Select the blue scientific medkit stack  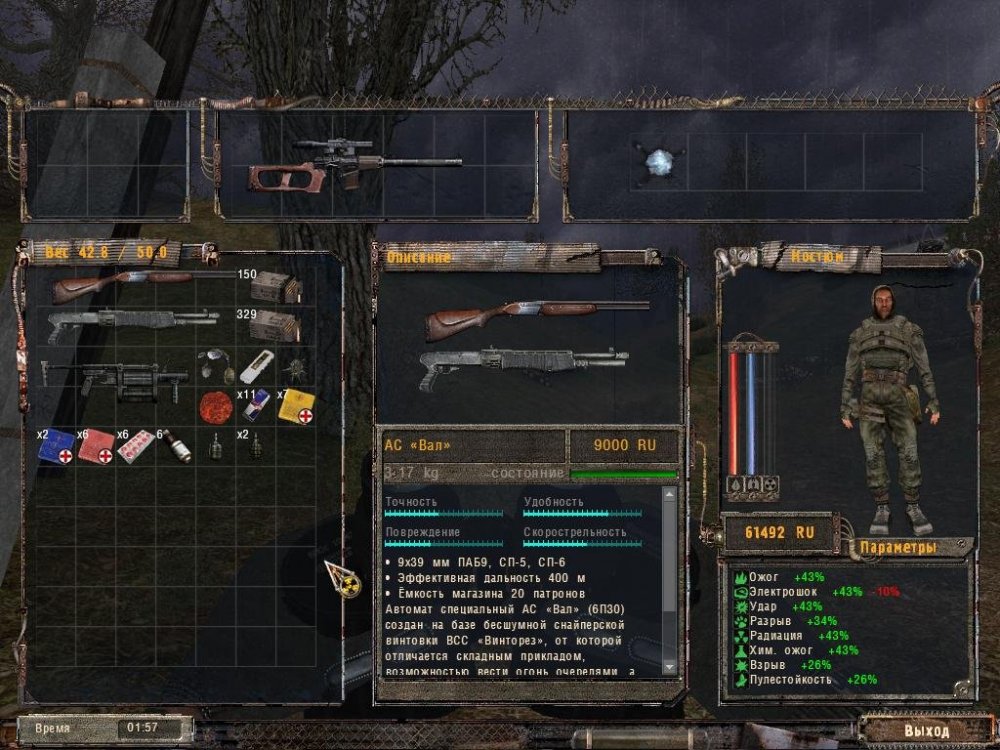coord(56,448)
